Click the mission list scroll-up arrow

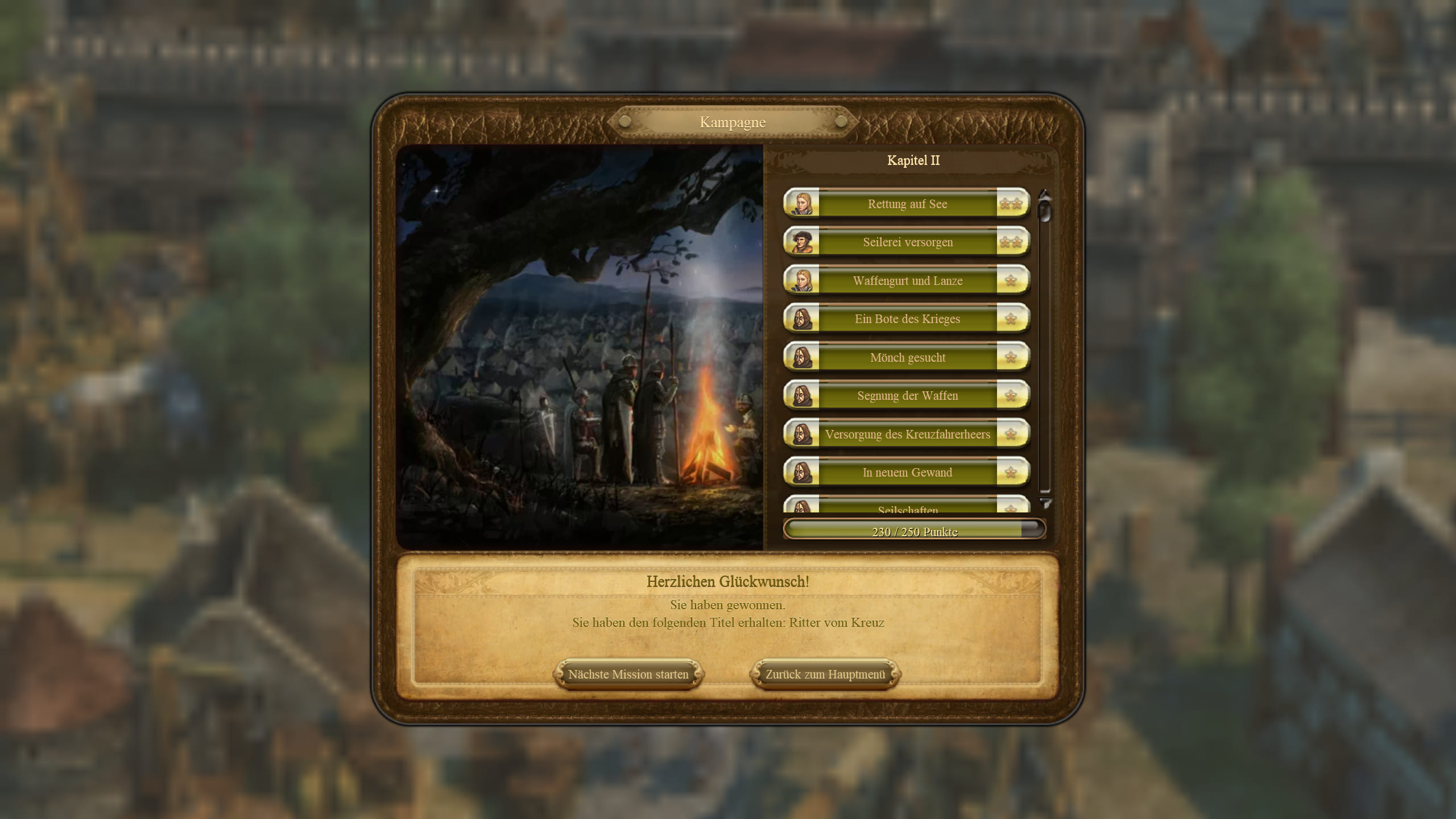tap(1044, 195)
